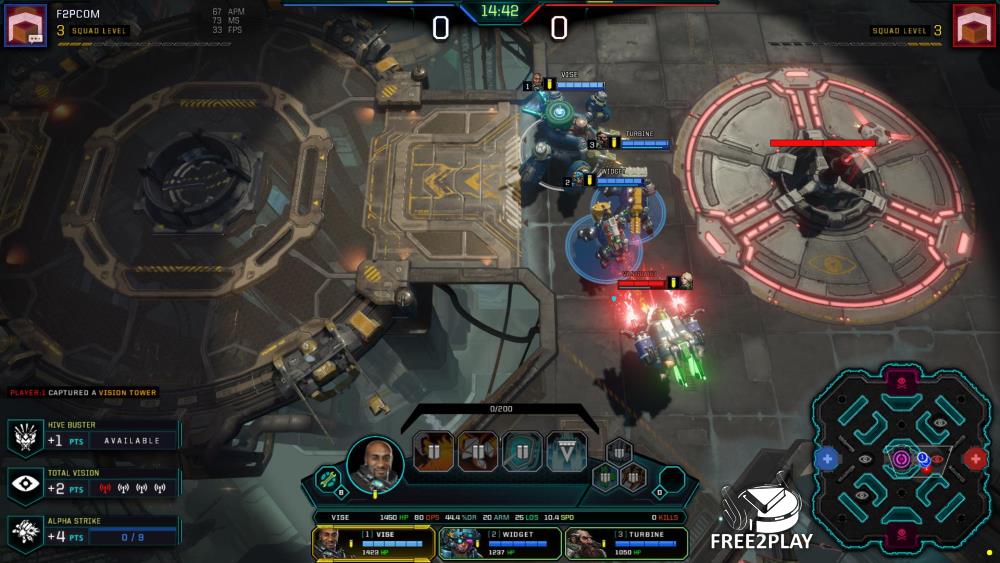The width and height of the screenshot is (1000, 563).
Task: Click the F2PCOM player avatar icon
Action: click(25, 25)
